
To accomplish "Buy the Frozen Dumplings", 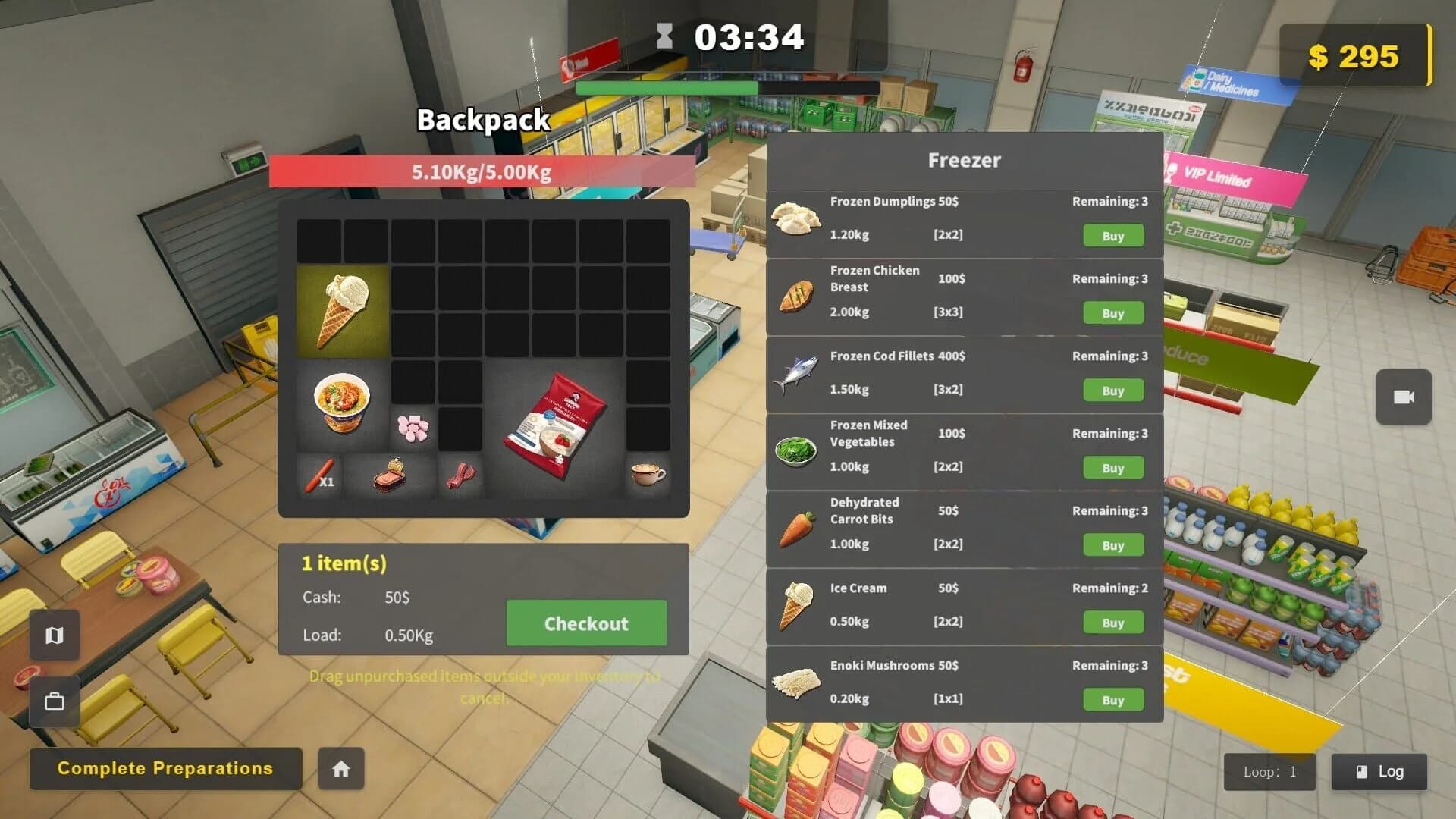I will tap(1112, 236).
